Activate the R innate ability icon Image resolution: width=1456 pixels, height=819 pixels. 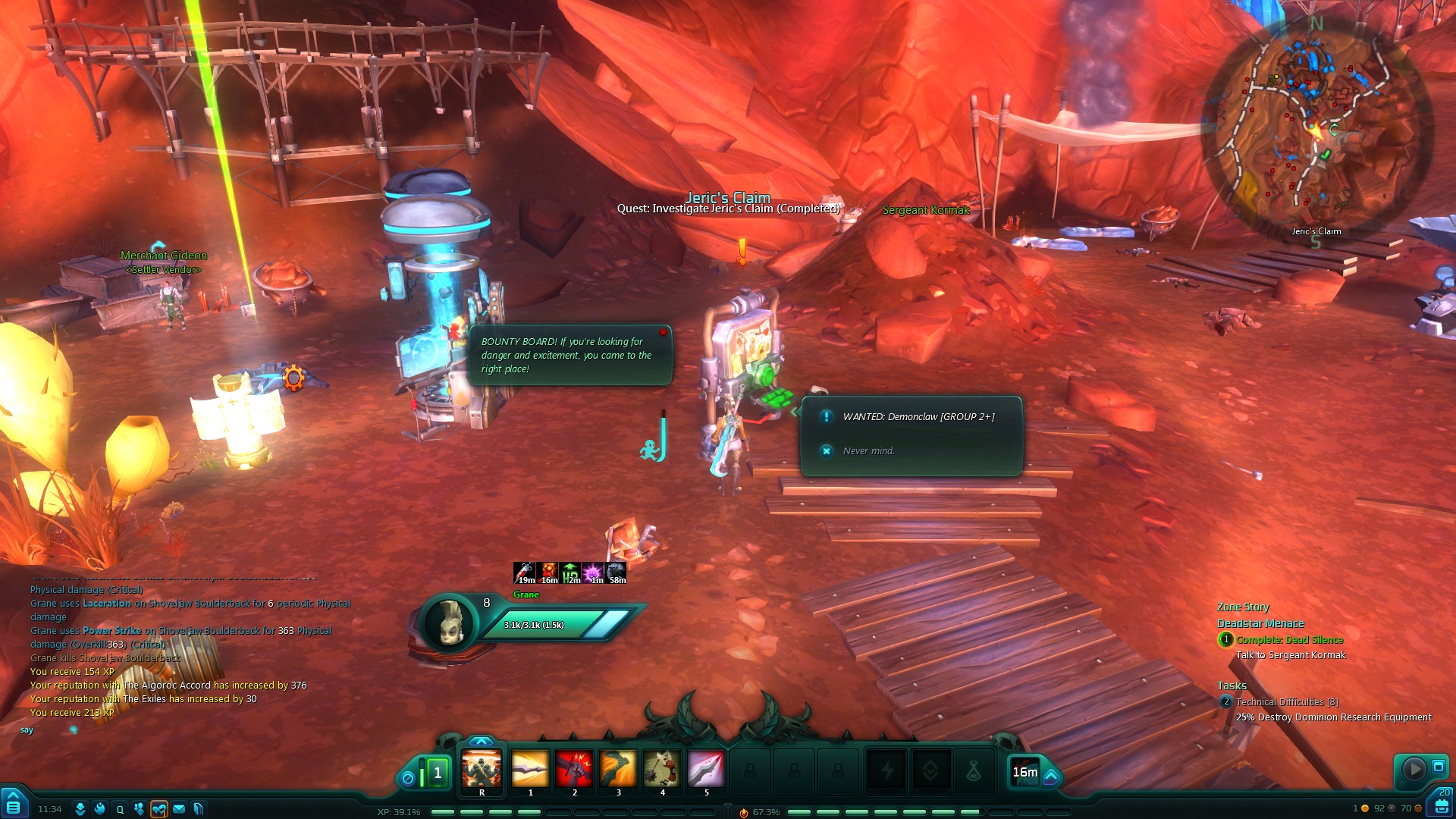point(482,770)
